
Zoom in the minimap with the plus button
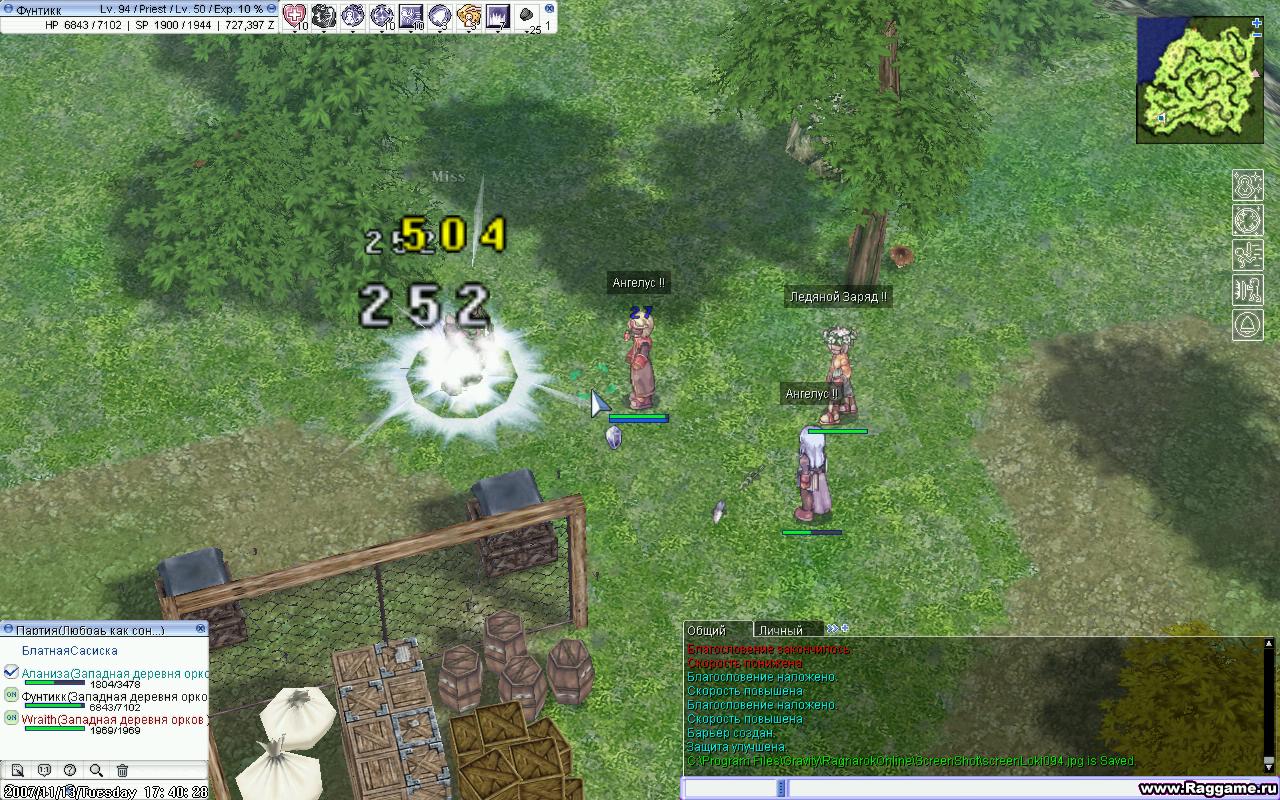pyautogui.click(x=1256, y=22)
